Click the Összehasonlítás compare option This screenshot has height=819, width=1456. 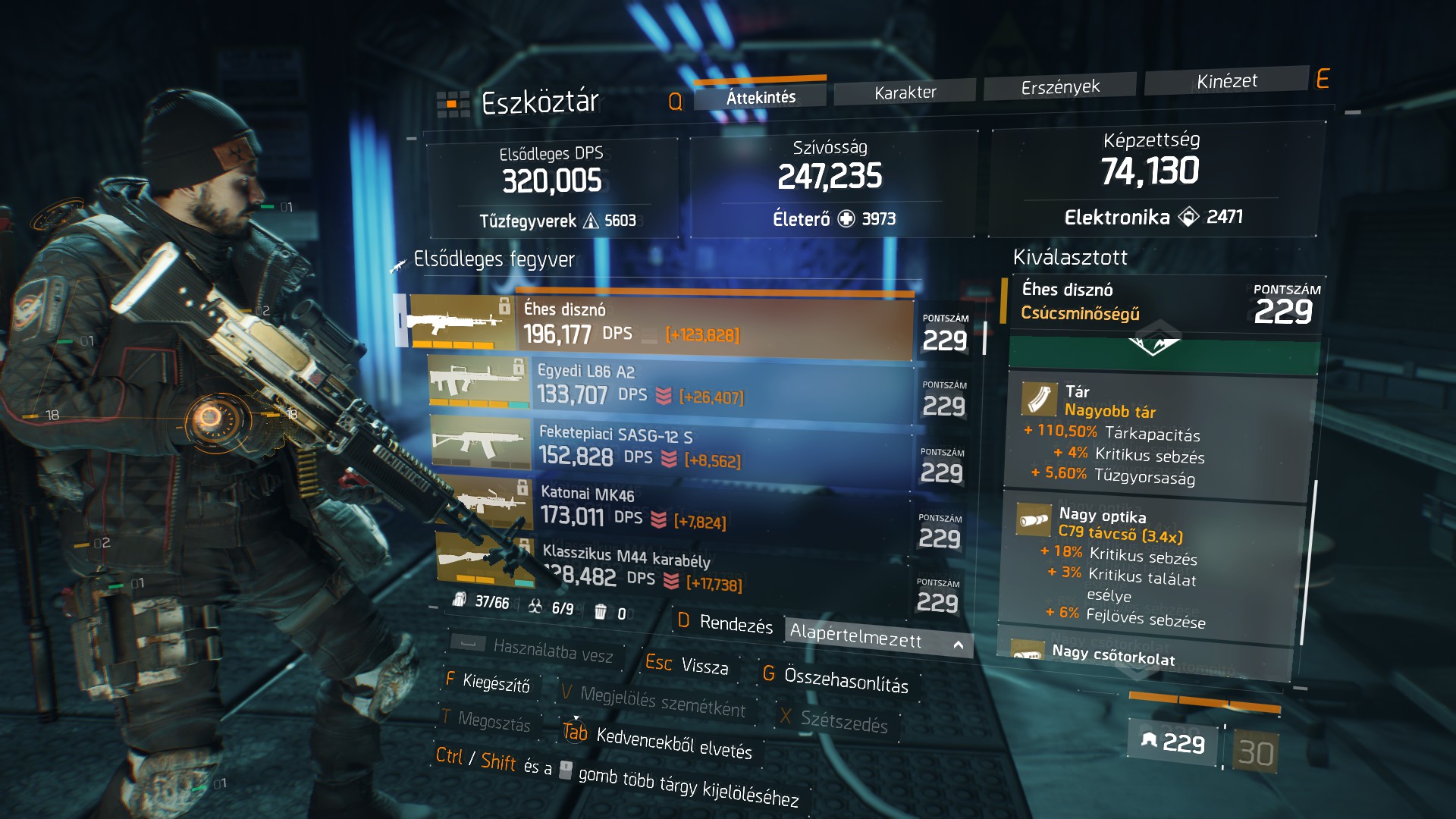pyautogui.click(x=845, y=679)
